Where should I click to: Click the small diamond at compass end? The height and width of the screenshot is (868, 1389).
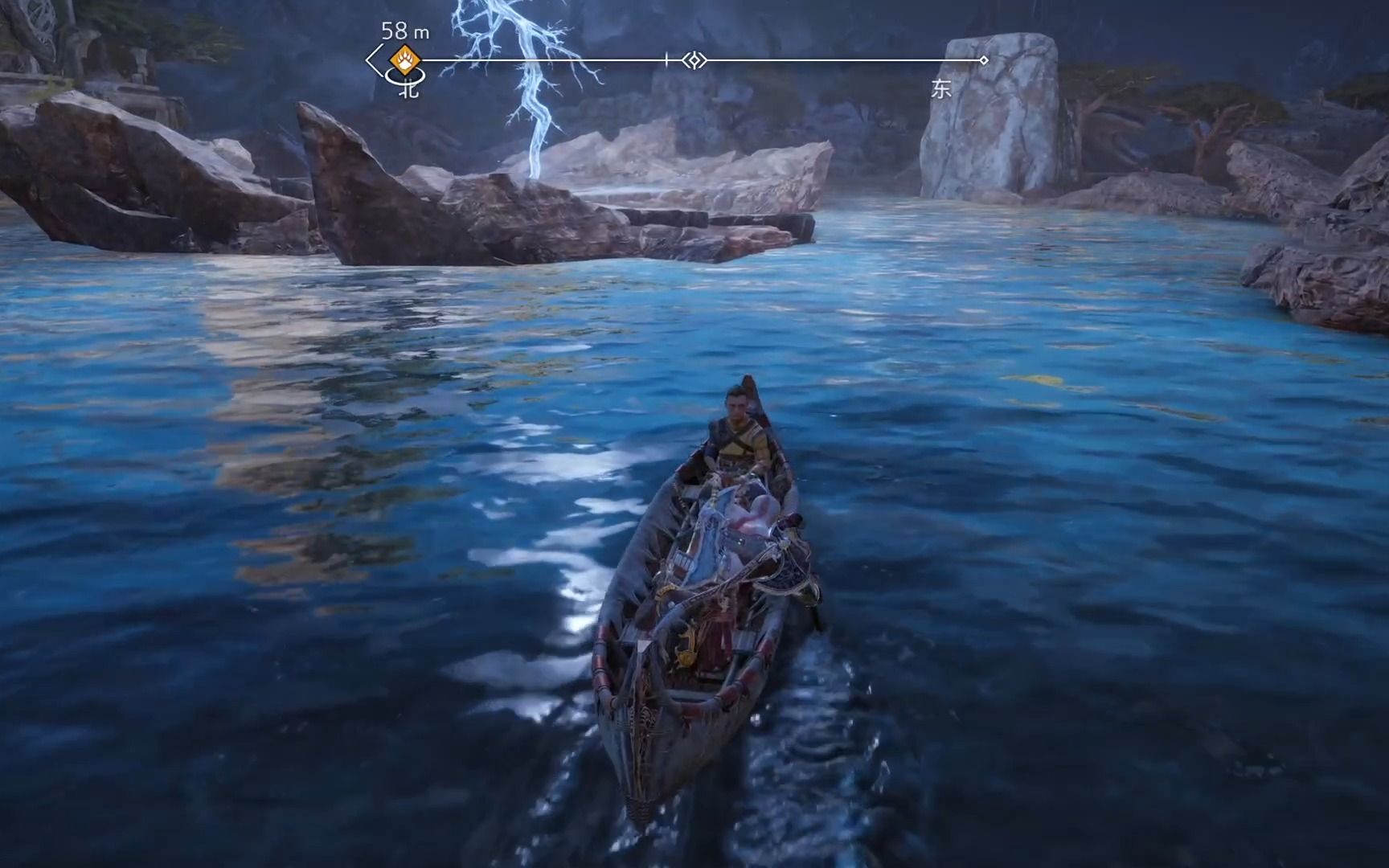coord(983,60)
